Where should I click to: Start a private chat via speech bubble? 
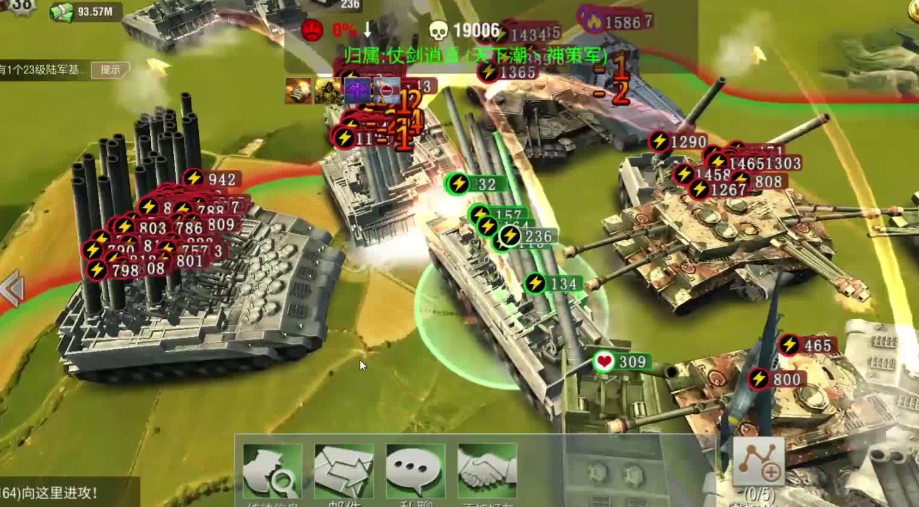pyautogui.click(x=415, y=472)
